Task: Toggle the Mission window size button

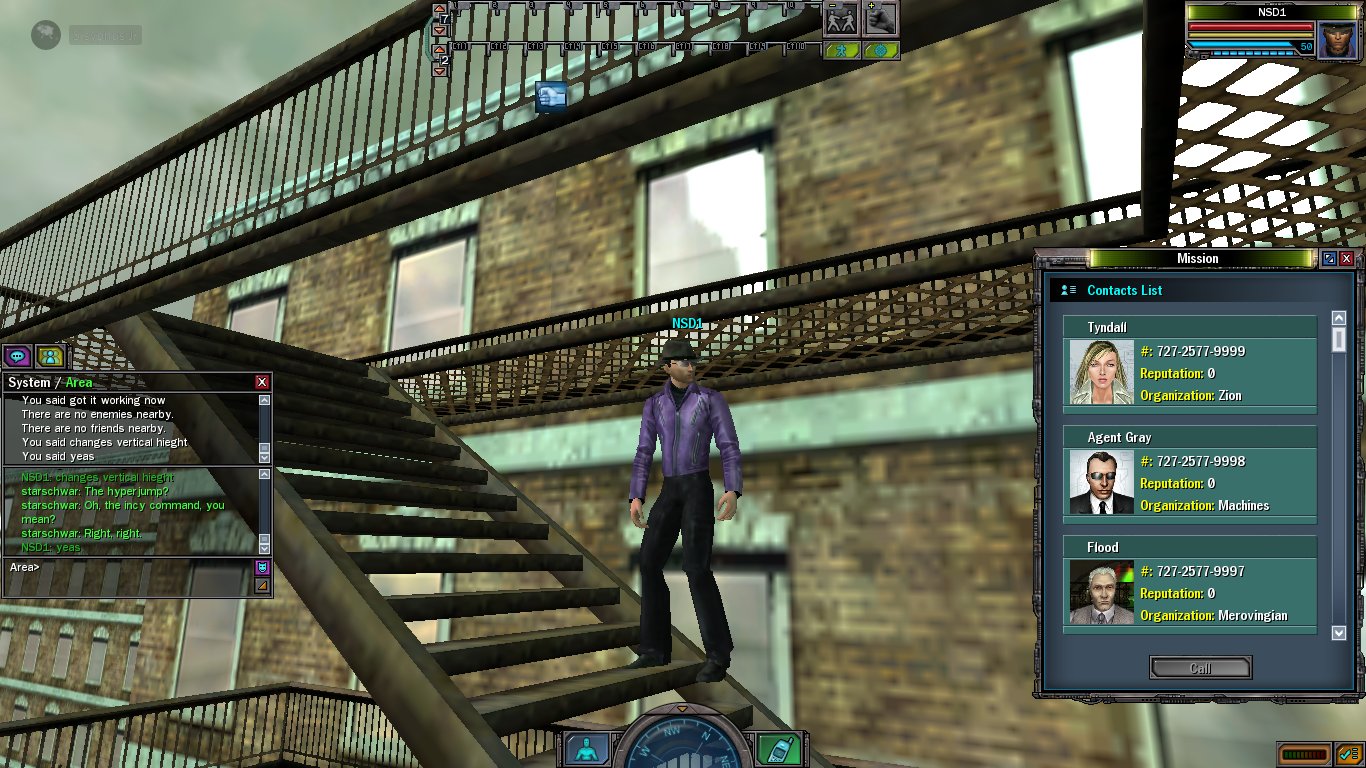Action: tap(1329, 259)
